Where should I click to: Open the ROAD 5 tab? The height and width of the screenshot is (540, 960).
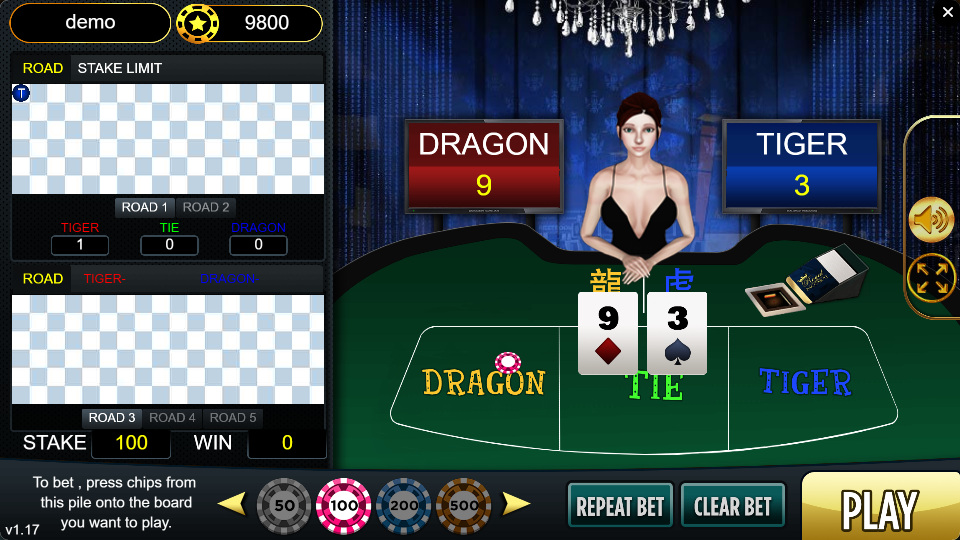233,417
